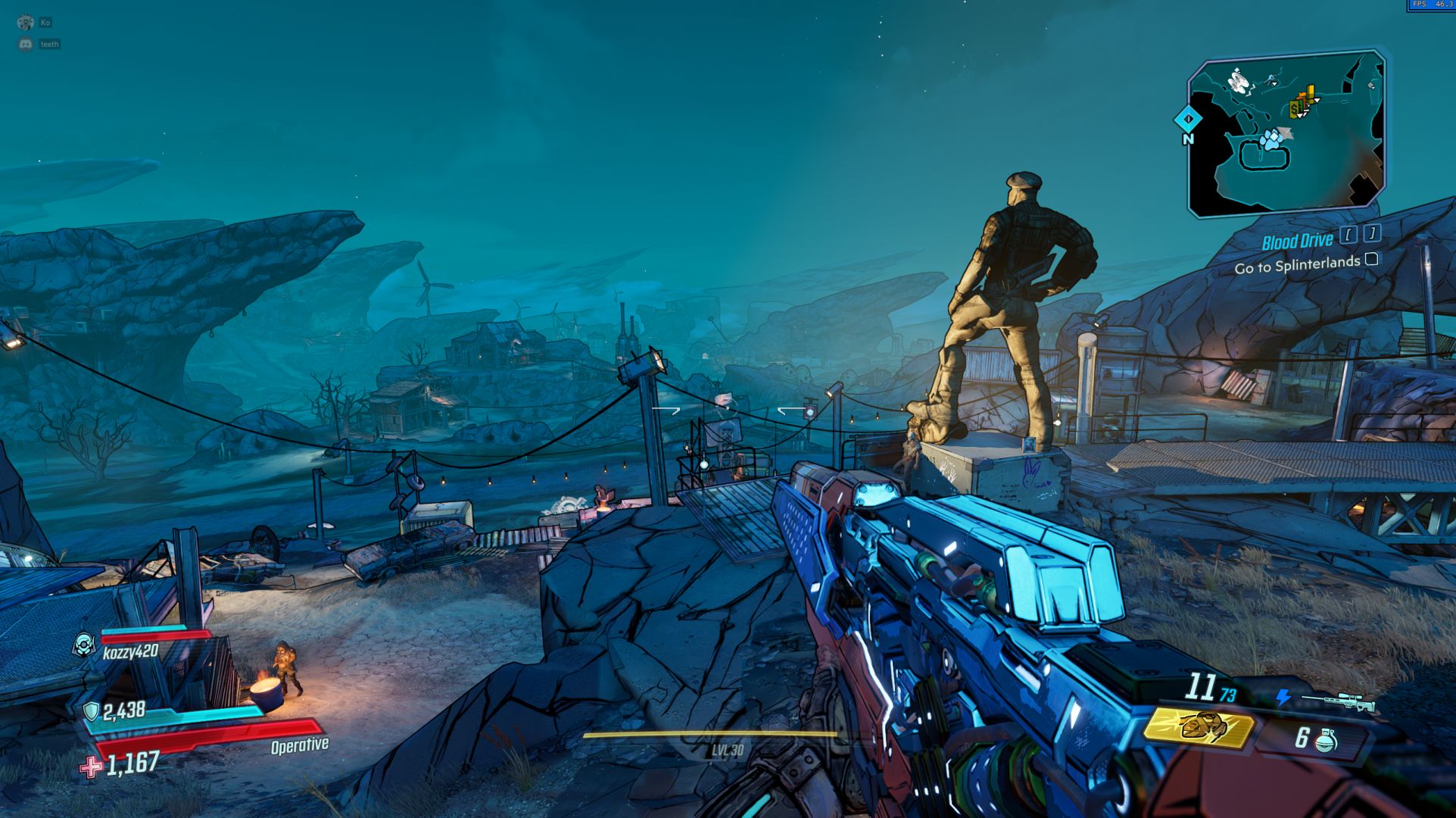1456x818 pixels.
Task: Select the grenade icon
Action: [1327, 739]
